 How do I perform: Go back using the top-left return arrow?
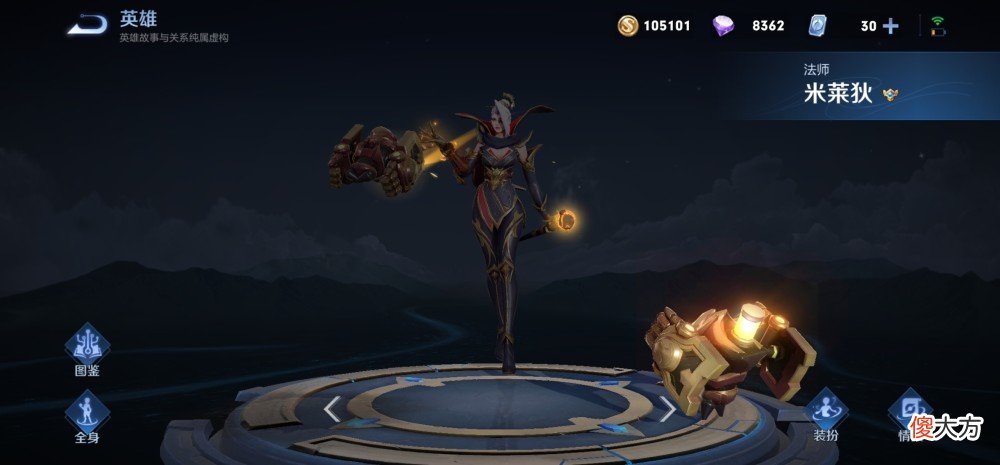pos(87,24)
